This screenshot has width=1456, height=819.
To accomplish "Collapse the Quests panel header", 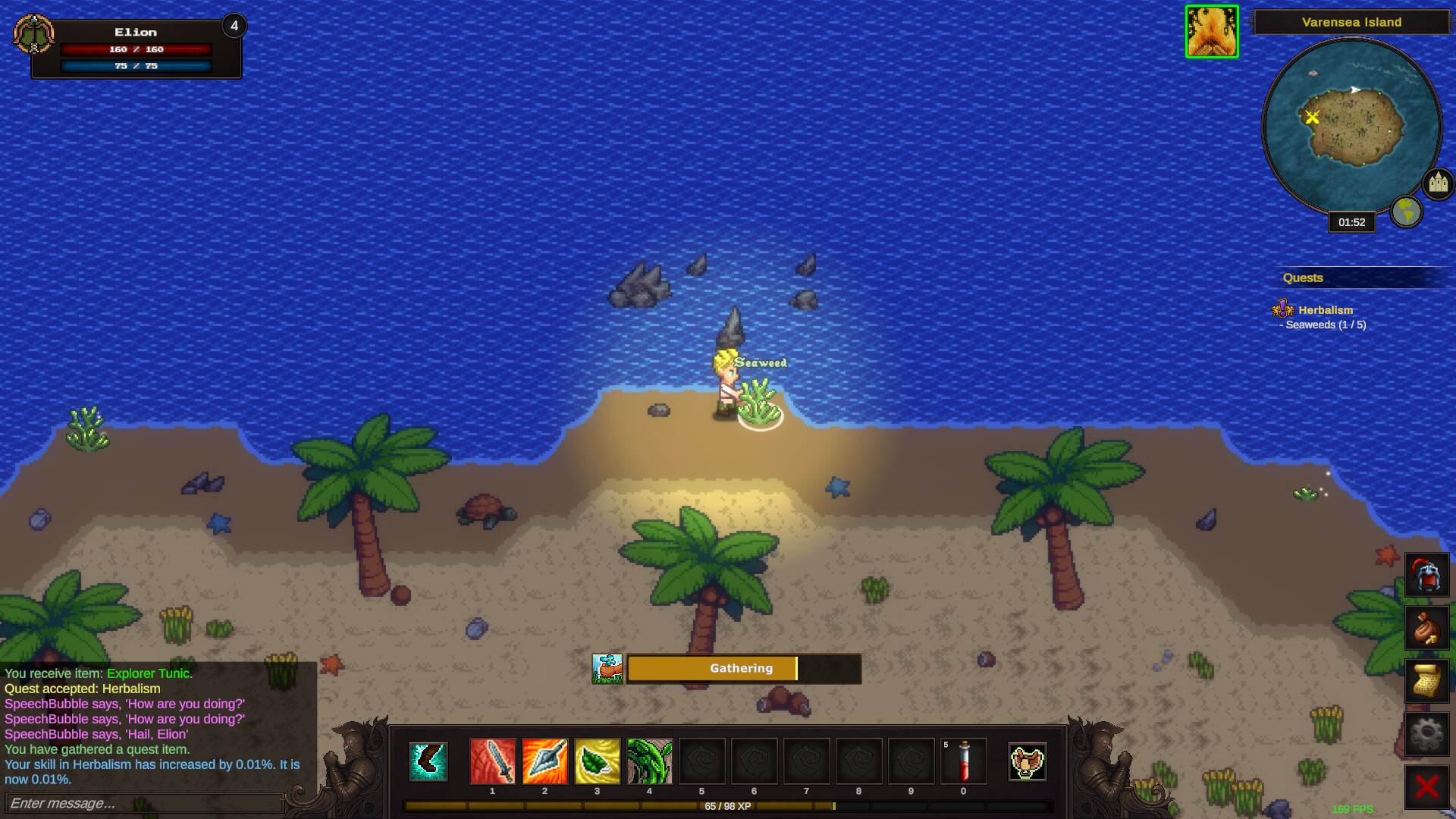I will [x=1303, y=278].
